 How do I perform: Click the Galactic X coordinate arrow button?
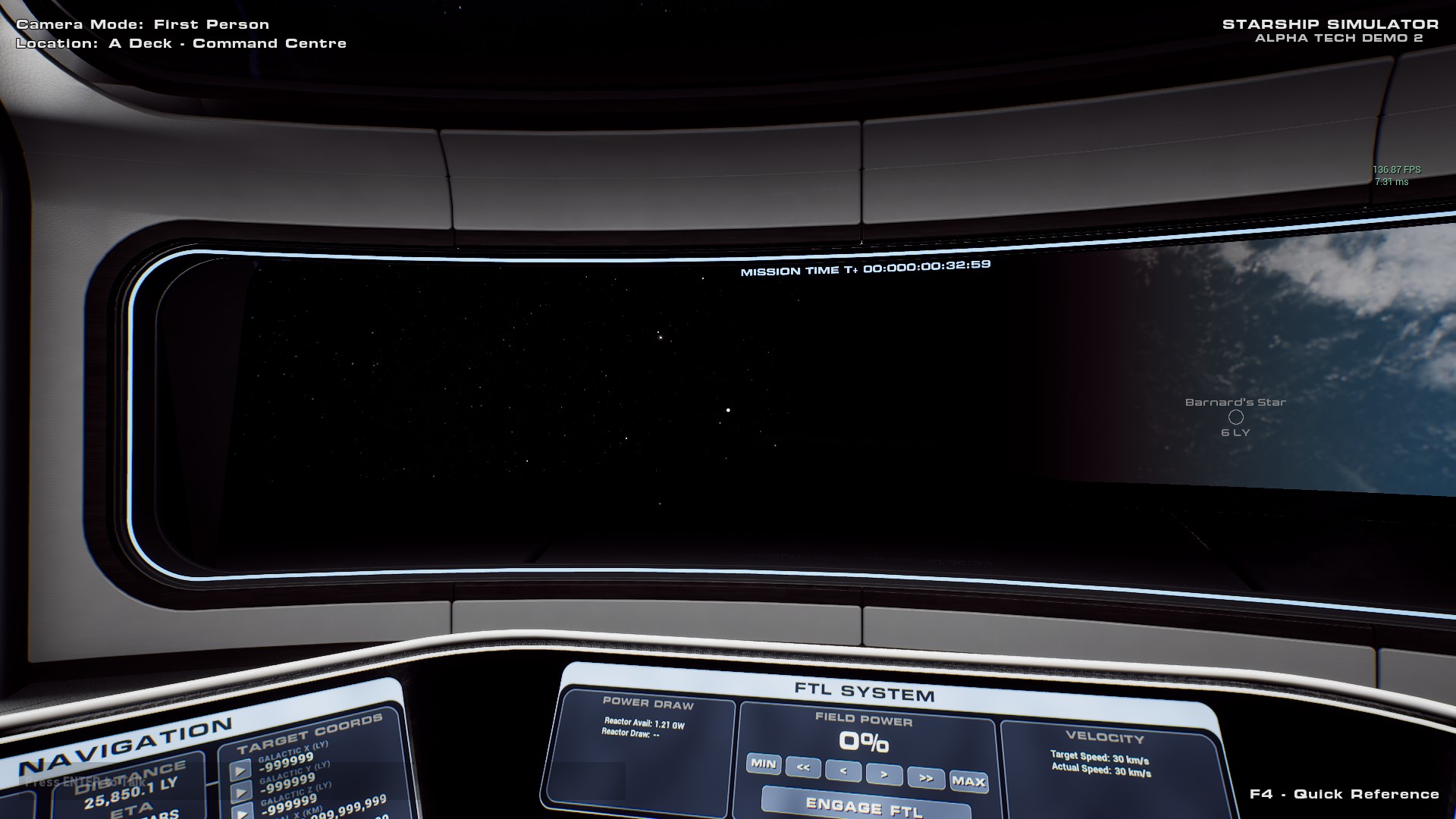pos(240,770)
